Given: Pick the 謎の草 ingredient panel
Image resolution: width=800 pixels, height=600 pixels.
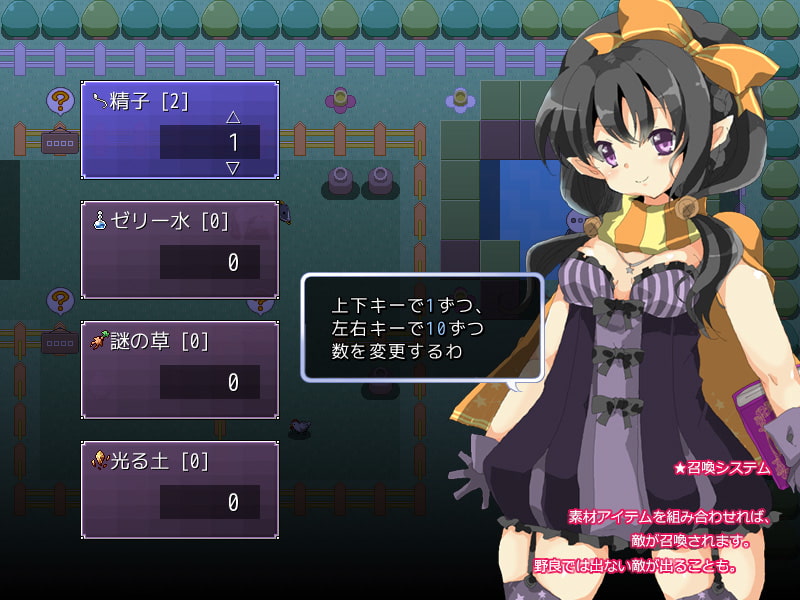Looking at the screenshot, I should point(179,369).
